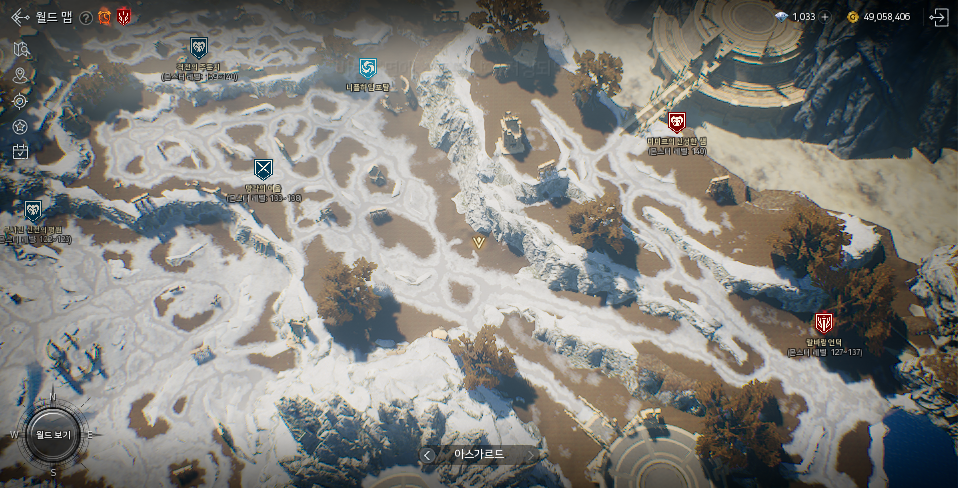
Task: Open the calendar checklist sidebar icon
Action: click(20, 152)
